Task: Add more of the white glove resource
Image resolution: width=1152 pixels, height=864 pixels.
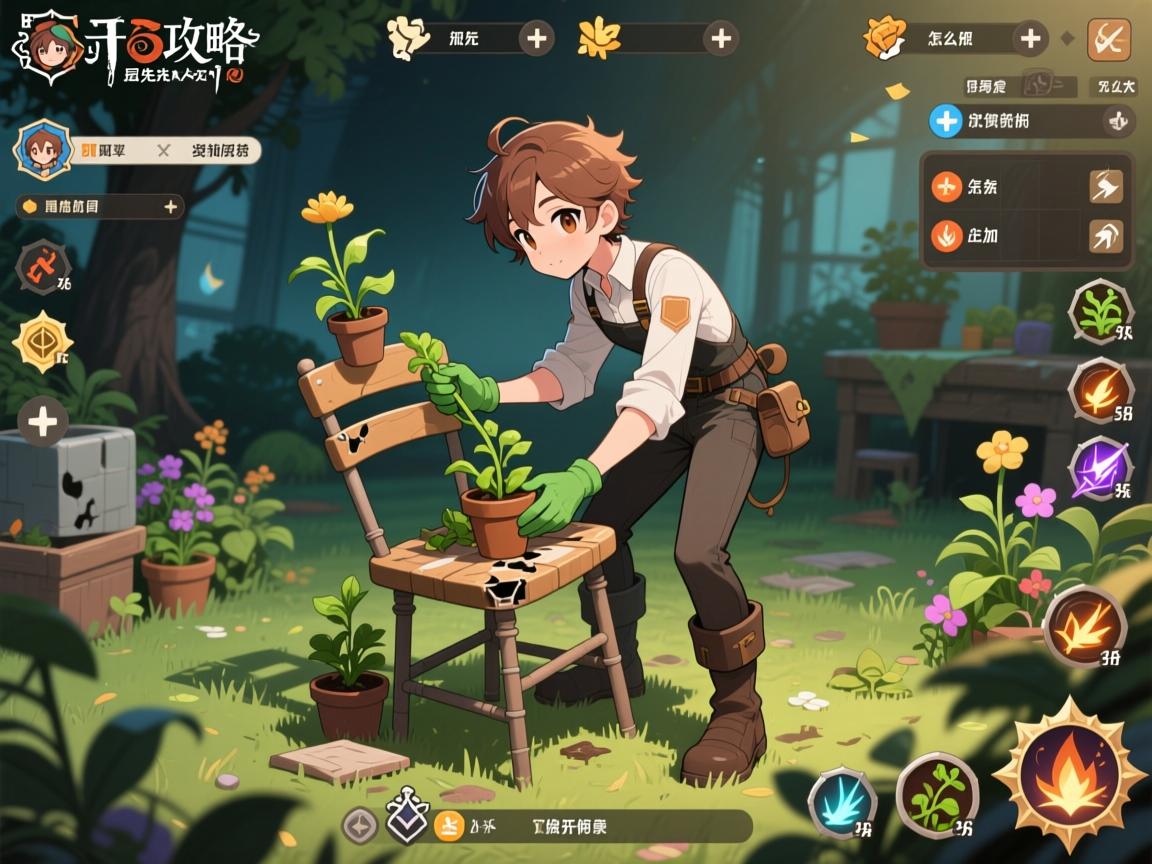Action: click(537, 39)
